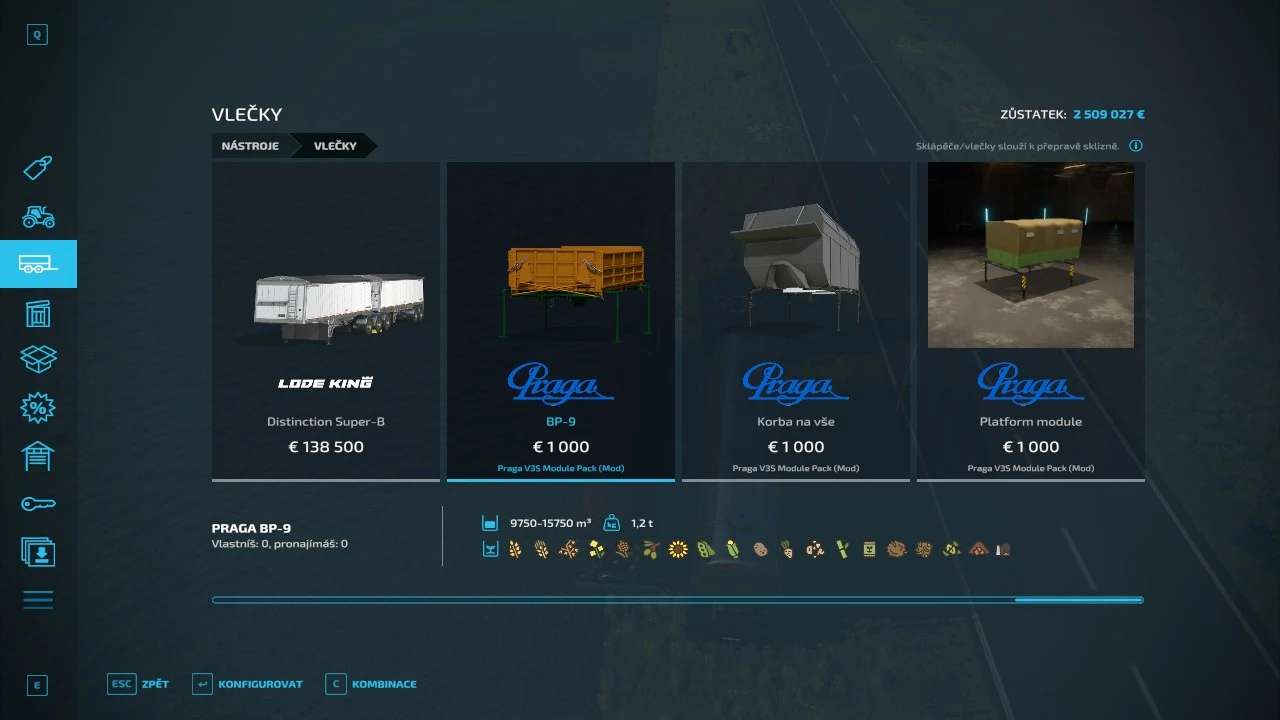
Task: Choose the Praga BP-9 module card
Action: point(561,320)
